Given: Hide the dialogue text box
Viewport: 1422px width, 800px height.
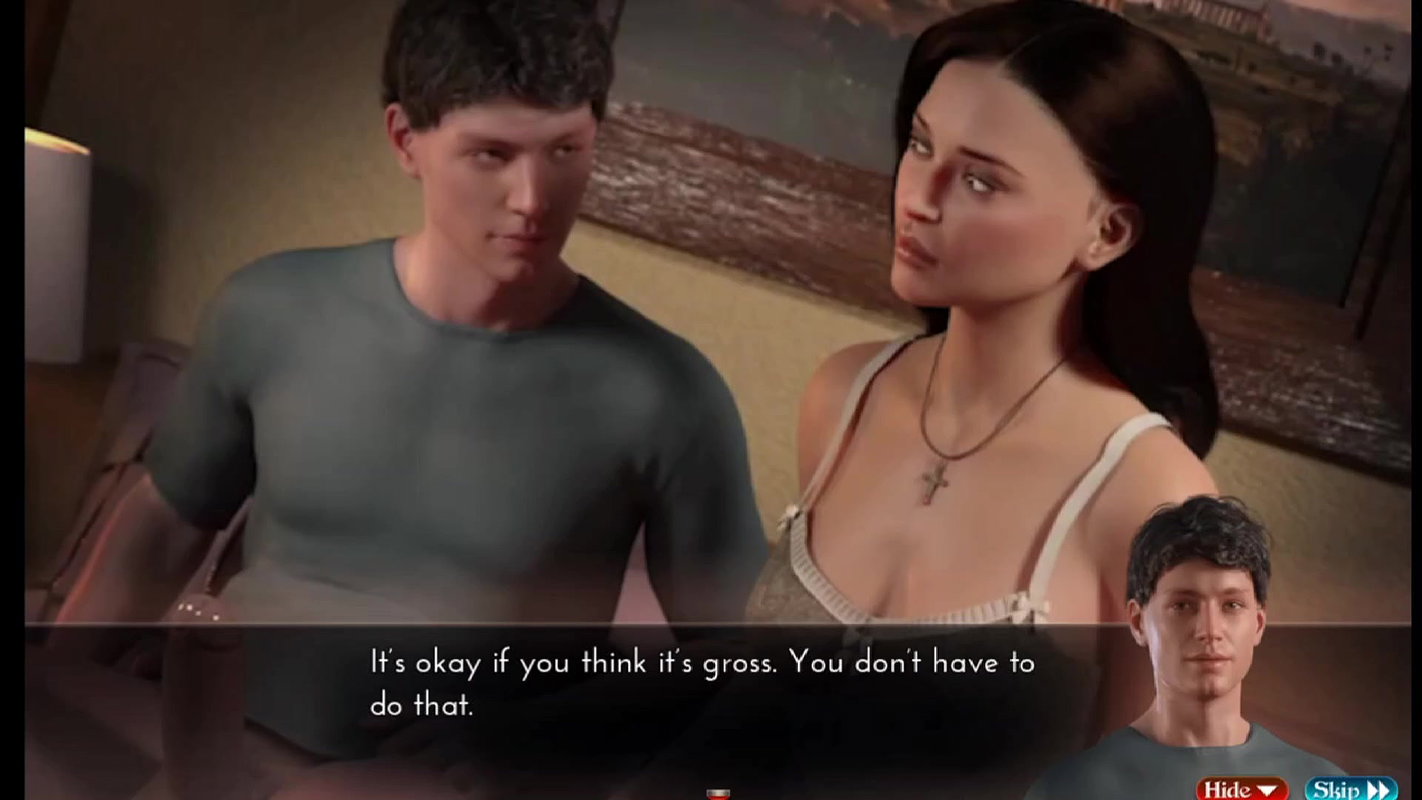Looking at the screenshot, I should pos(1242,789).
